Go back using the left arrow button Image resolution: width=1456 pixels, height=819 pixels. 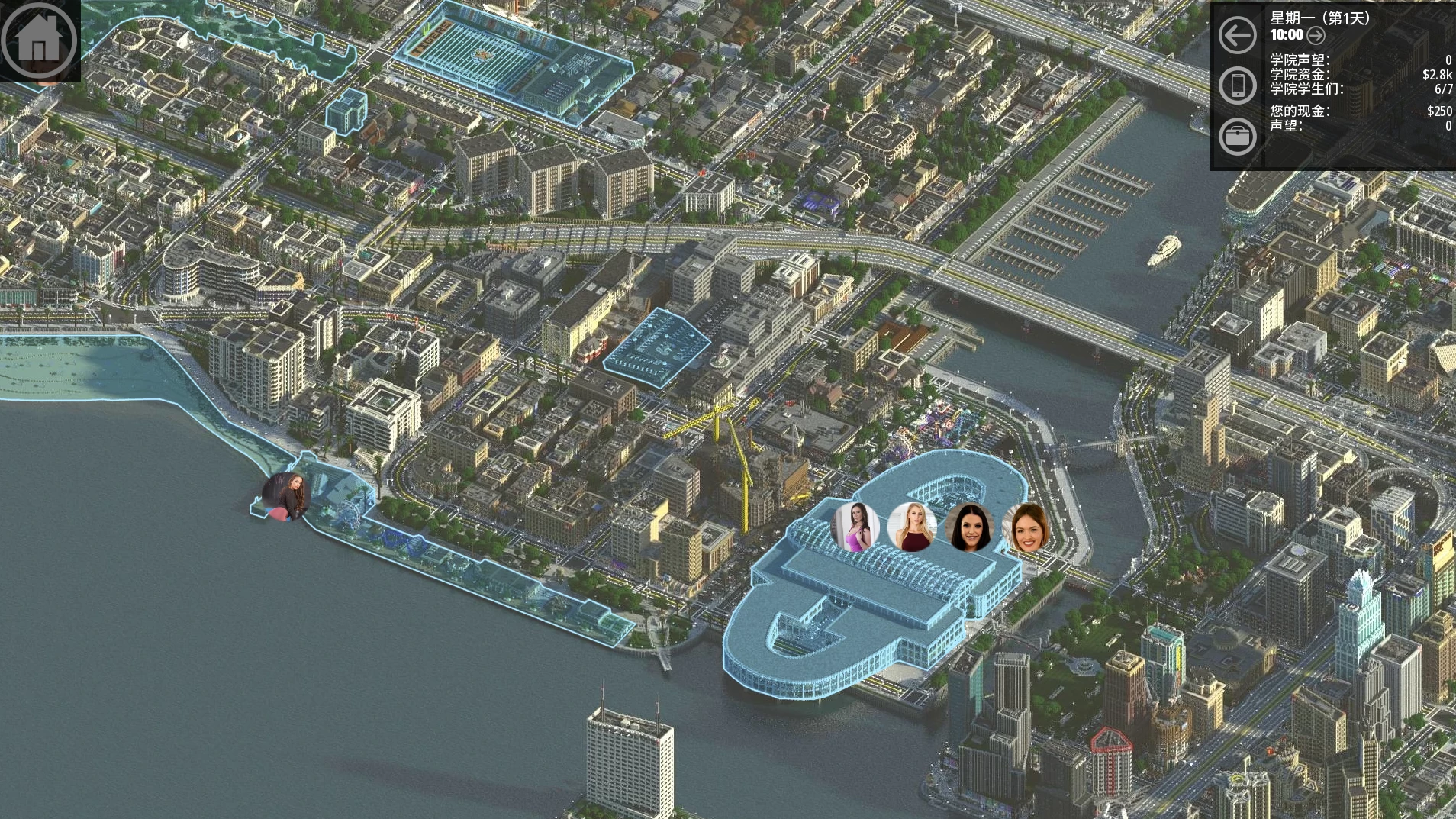click(x=1237, y=36)
